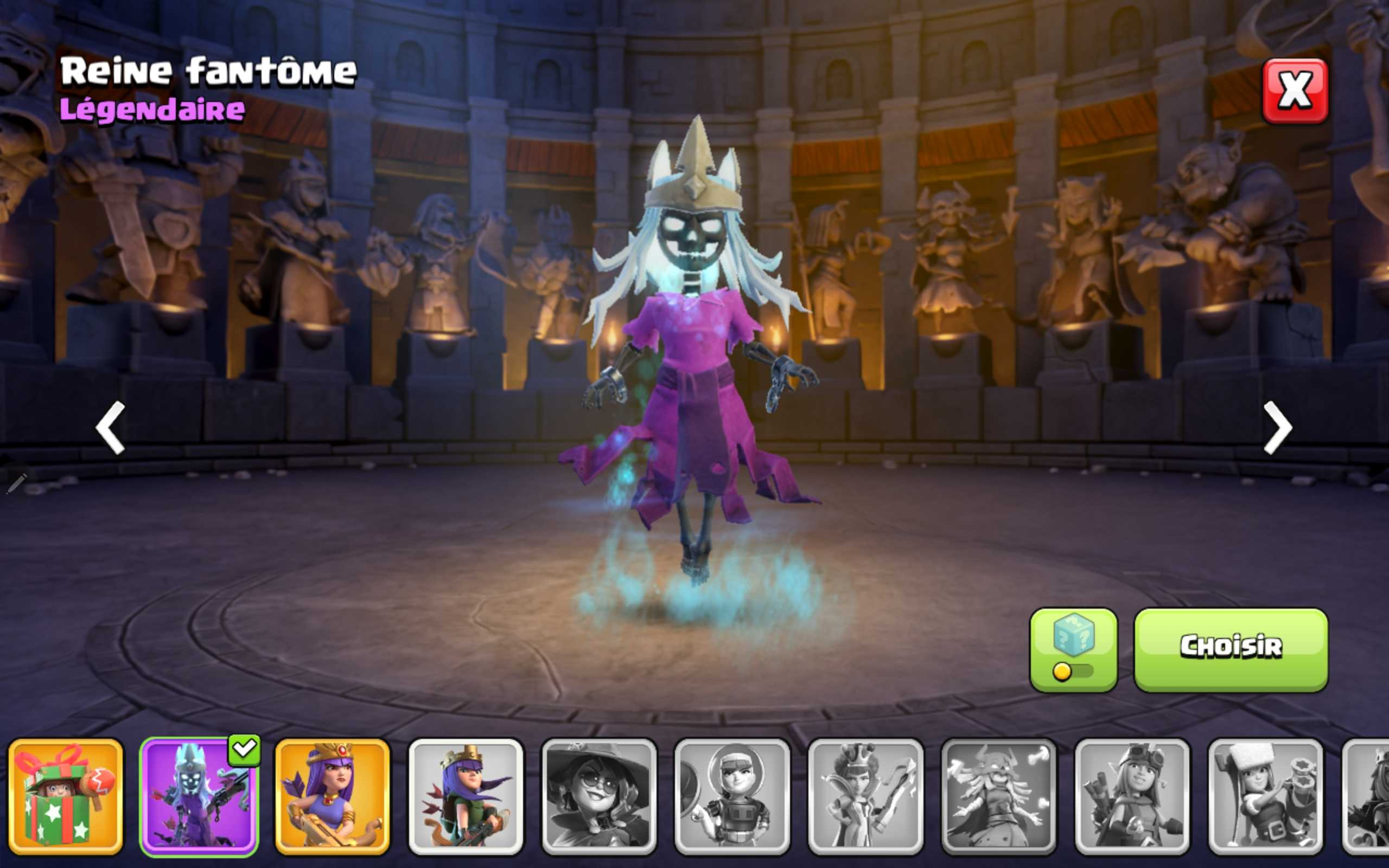This screenshot has height=868, width=1389.
Task: Navigate to next hero with the right chevron
Action: pyautogui.click(x=1277, y=427)
